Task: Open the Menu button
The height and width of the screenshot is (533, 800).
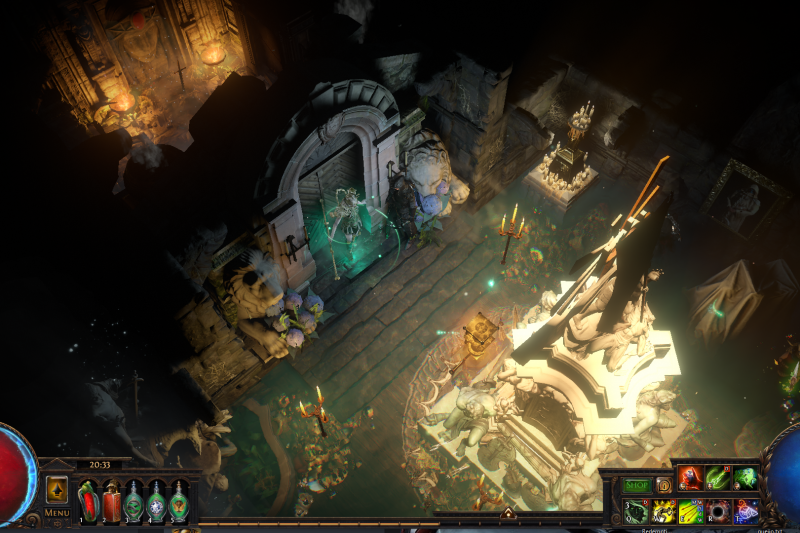Action: click(x=57, y=513)
